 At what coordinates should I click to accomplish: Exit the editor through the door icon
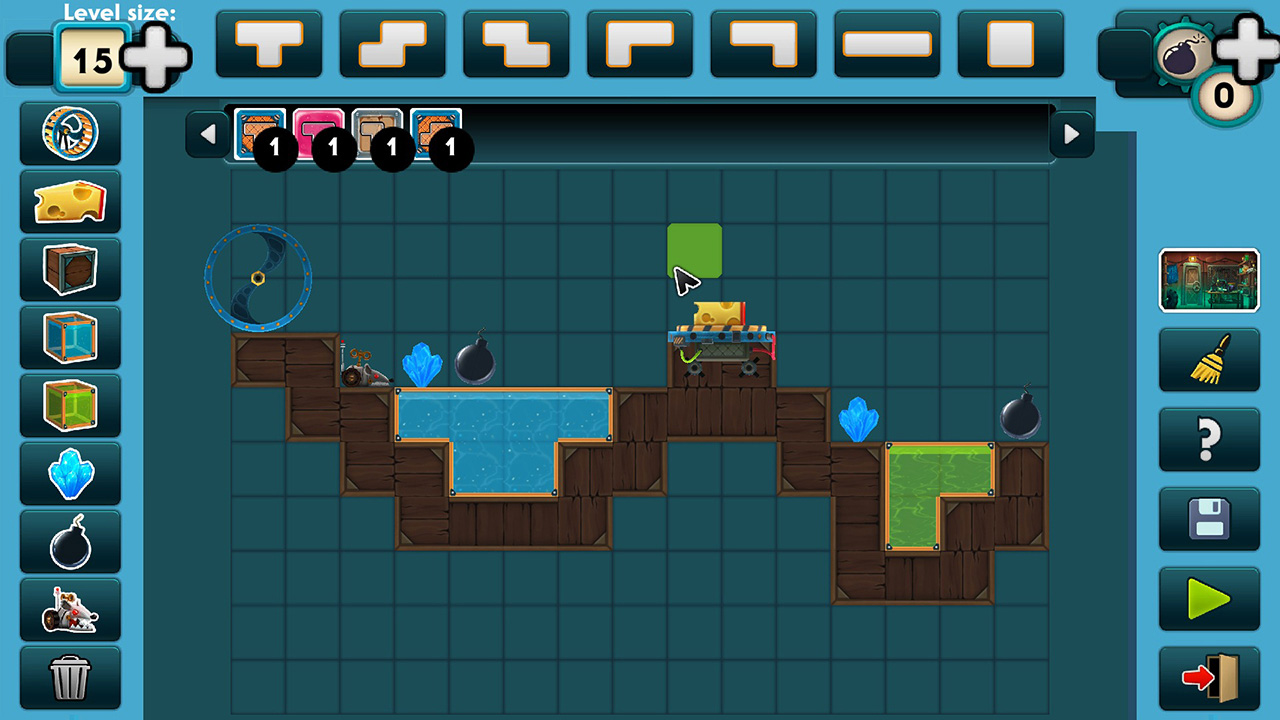1209,680
